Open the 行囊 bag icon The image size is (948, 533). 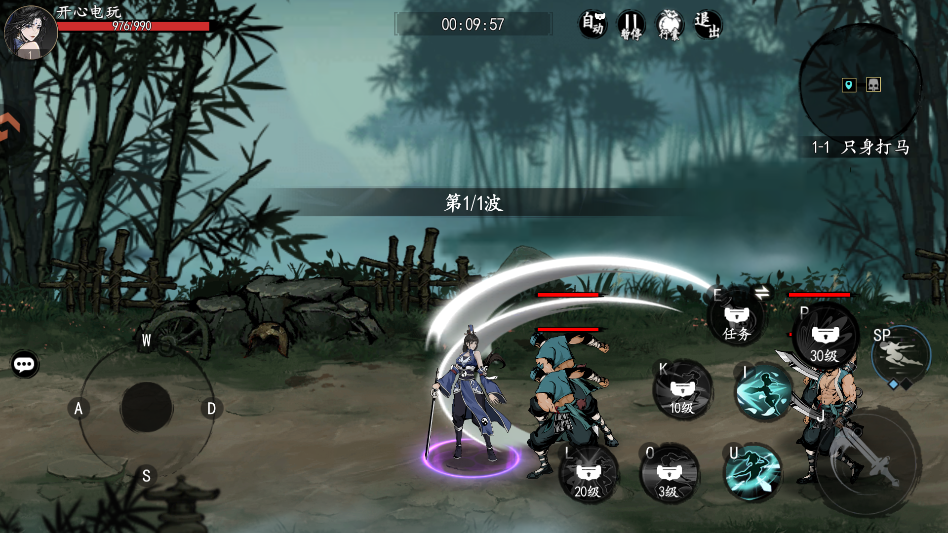click(x=669, y=25)
